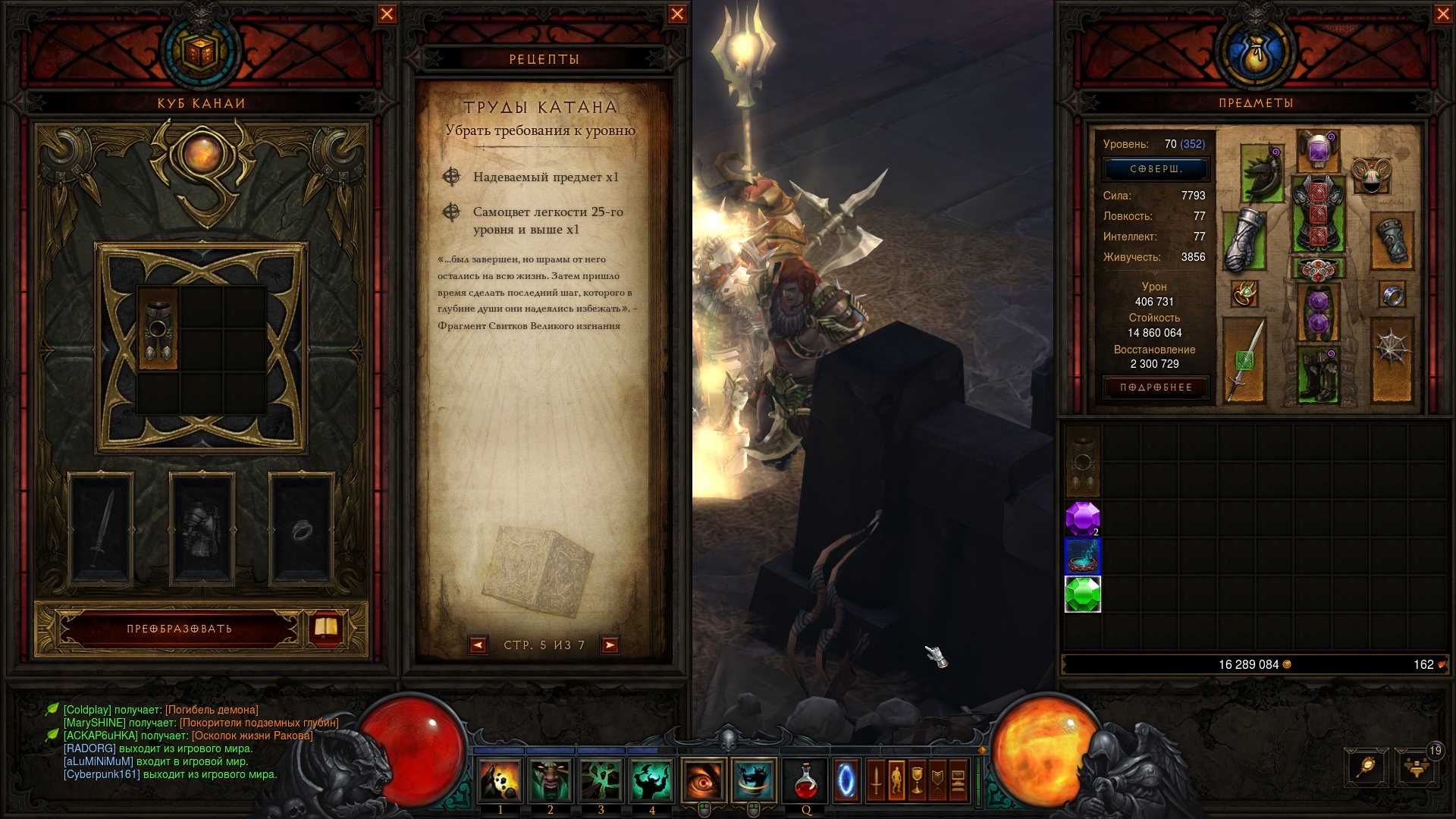Click the Соверш. paragon button
This screenshot has width=1456, height=819.
[1156, 168]
